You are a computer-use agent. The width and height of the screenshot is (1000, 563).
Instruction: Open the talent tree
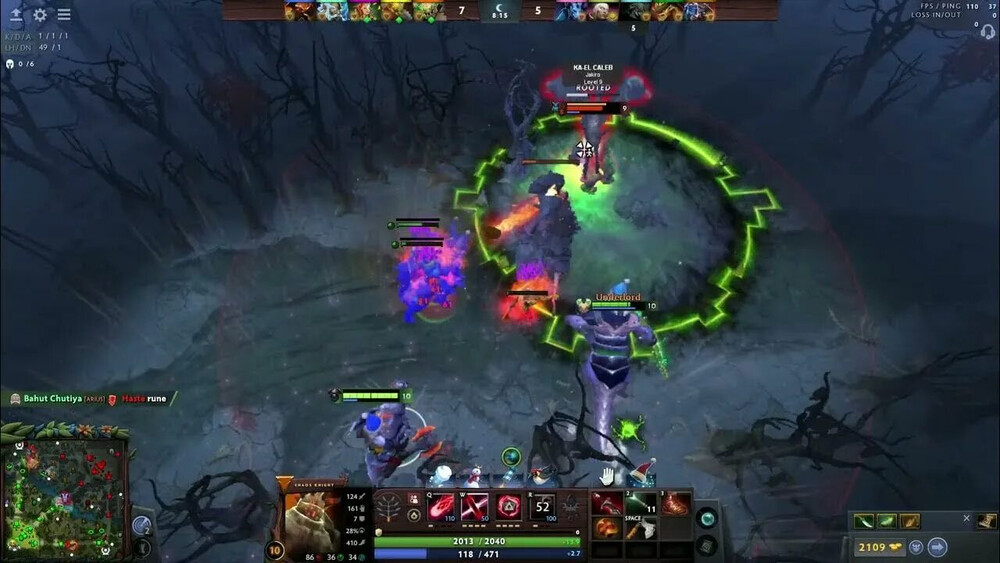(x=387, y=507)
